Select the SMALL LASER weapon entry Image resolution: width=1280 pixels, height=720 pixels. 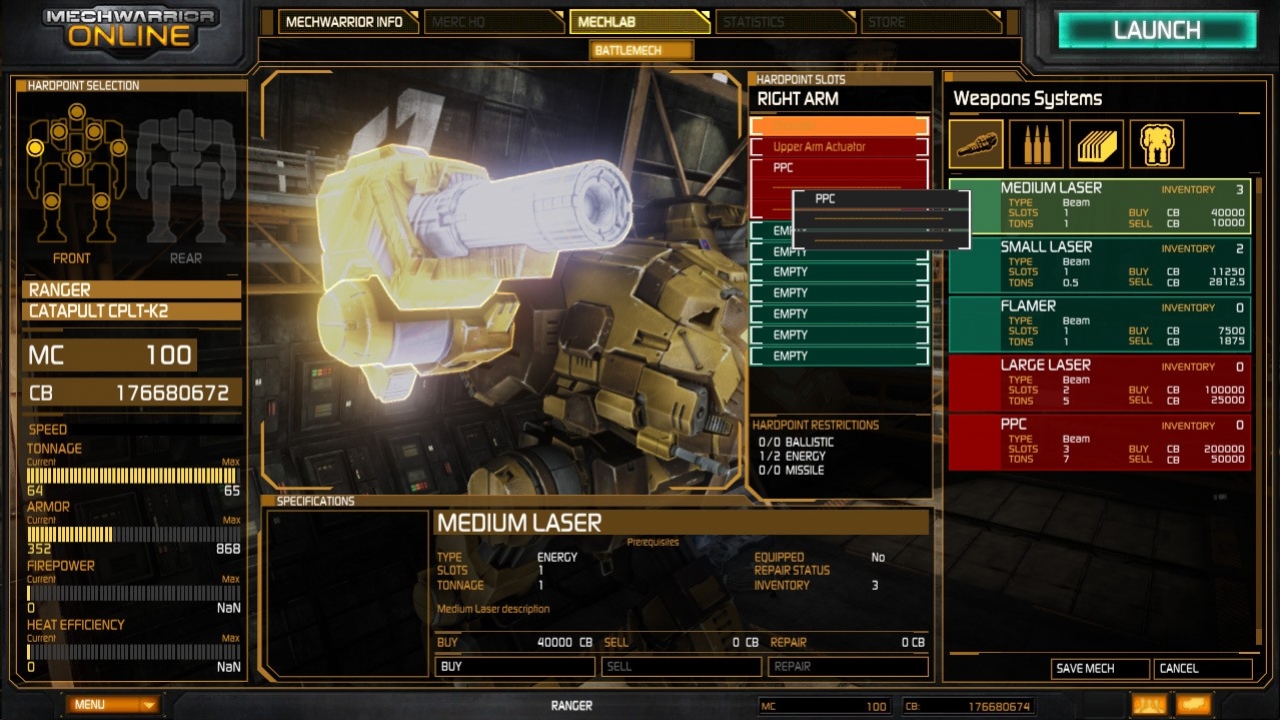point(1100,265)
